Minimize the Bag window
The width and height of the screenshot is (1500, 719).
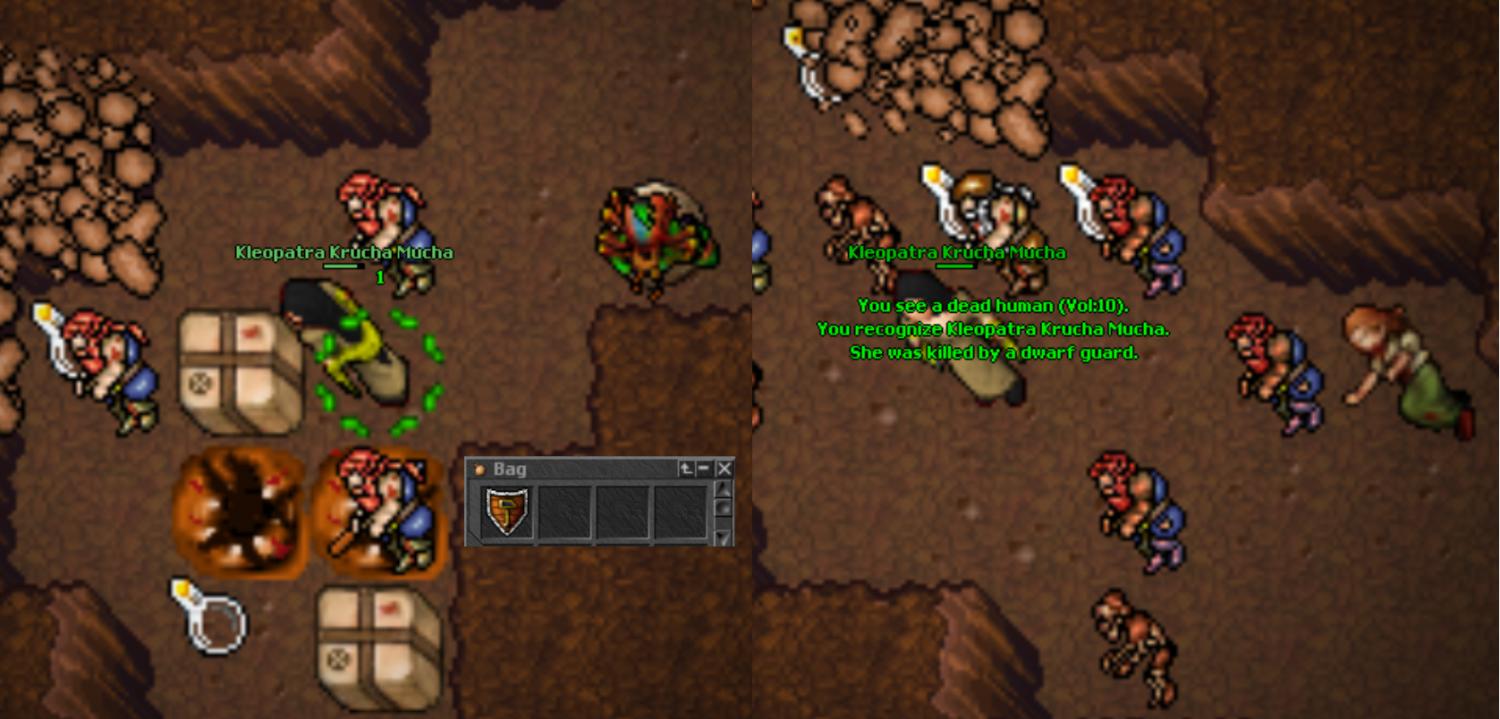[705, 468]
